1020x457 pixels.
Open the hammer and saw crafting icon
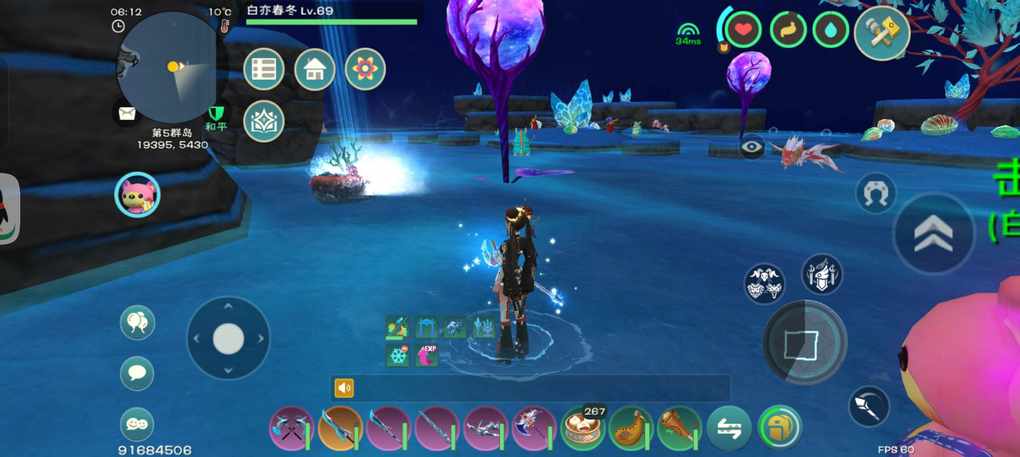pyautogui.click(x=881, y=32)
